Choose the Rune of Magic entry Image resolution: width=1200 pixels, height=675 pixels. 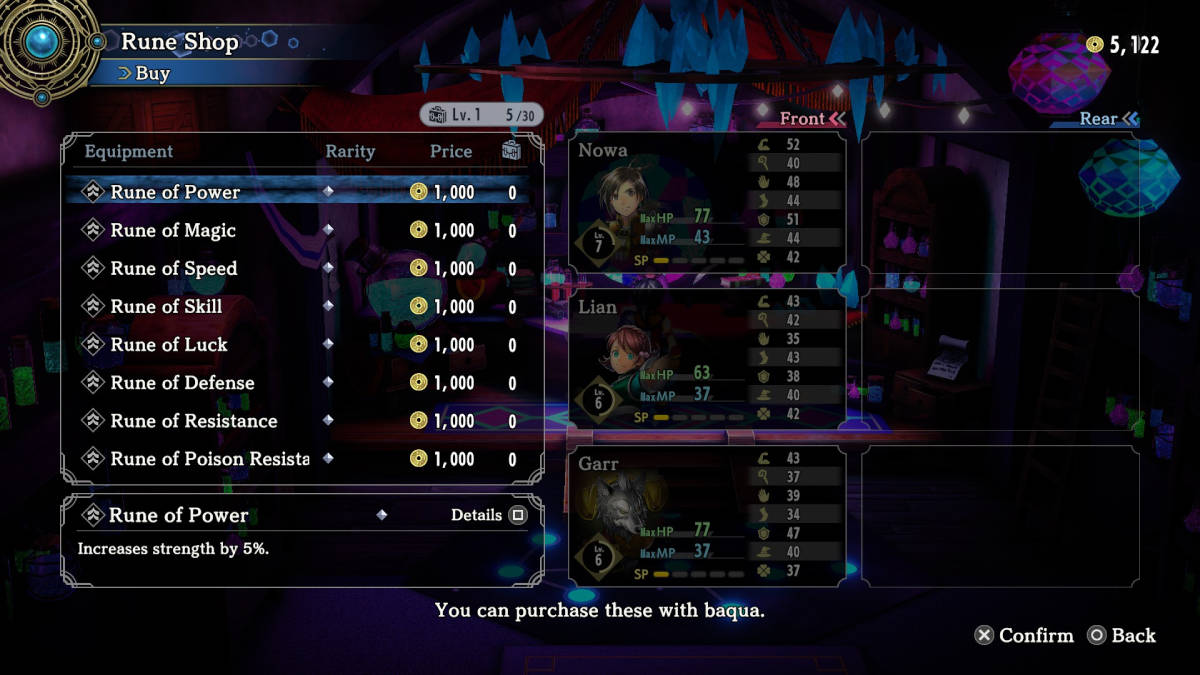click(173, 230)
